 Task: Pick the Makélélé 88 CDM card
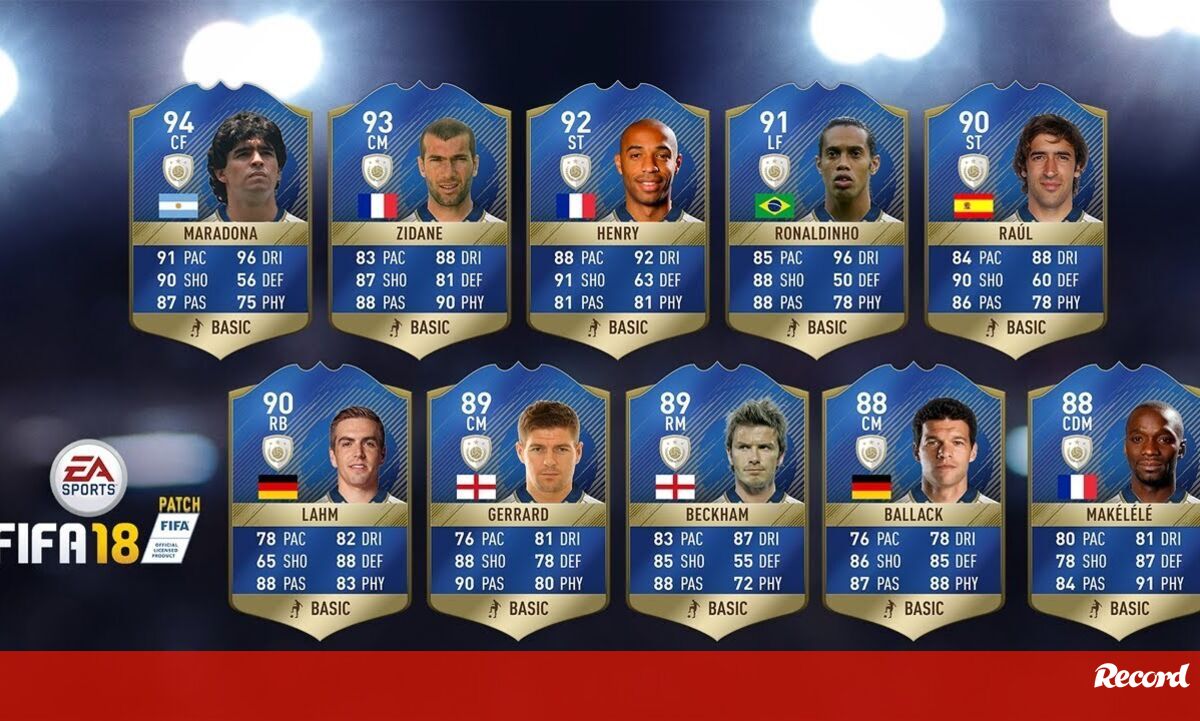(1115, 500)
